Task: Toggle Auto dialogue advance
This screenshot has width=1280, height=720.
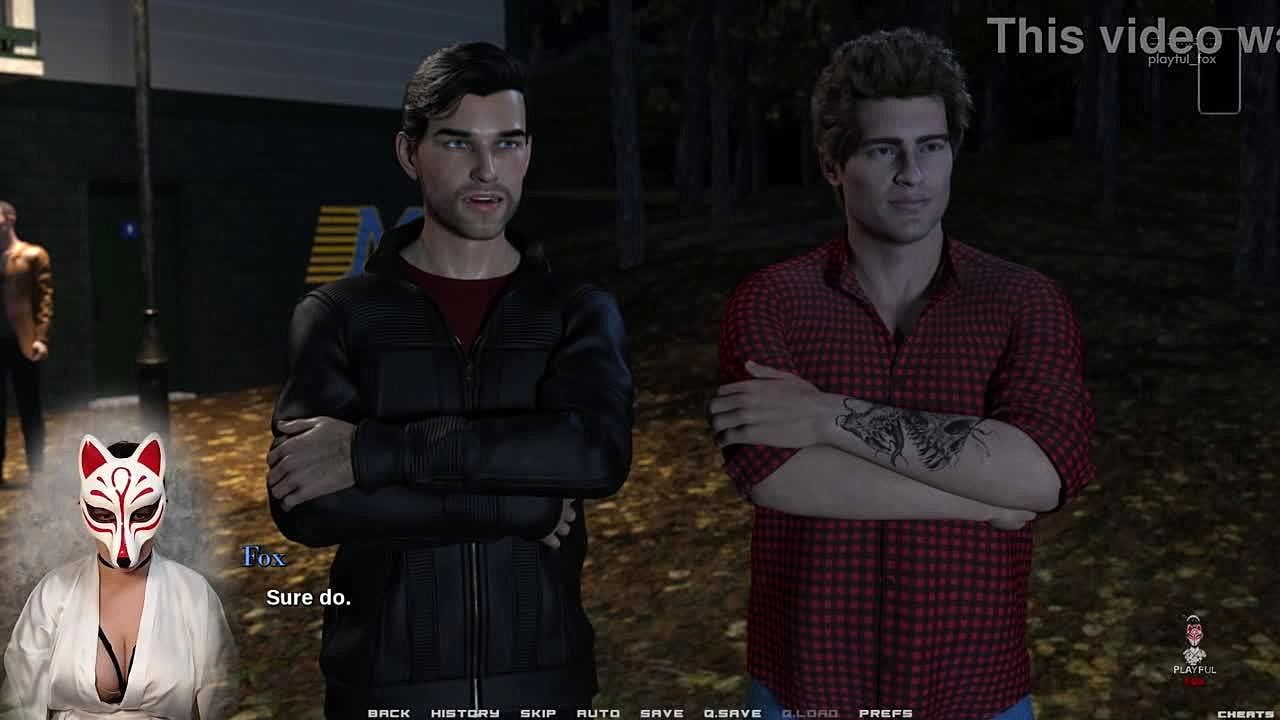Action: coord(598,713)
